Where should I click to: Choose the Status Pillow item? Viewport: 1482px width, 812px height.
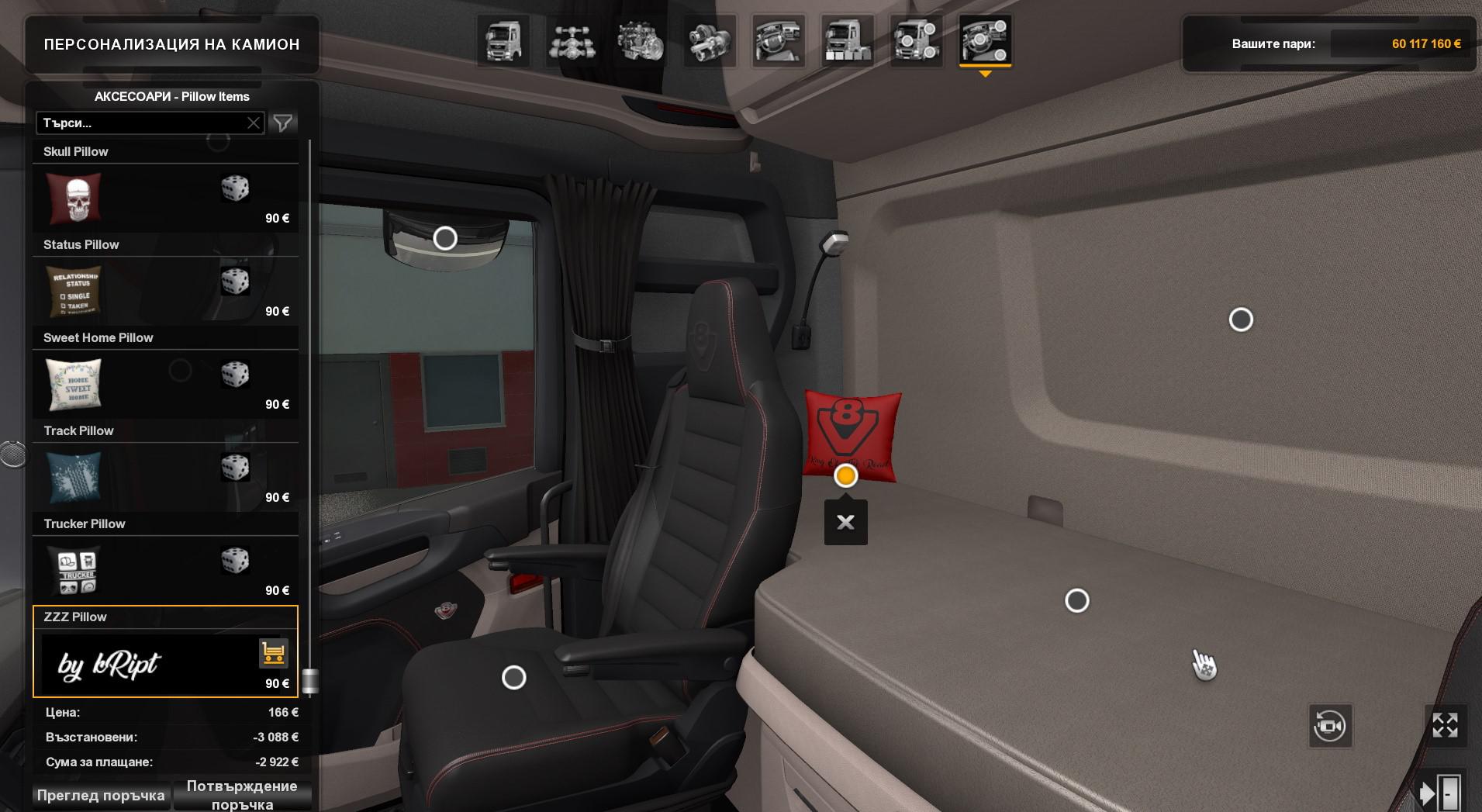[165, 291]
